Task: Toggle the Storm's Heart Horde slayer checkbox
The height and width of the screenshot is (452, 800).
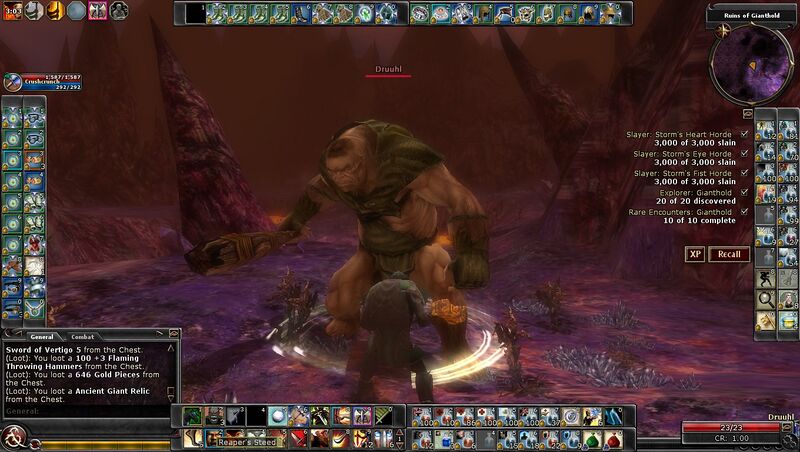Action: click(745, 134)
